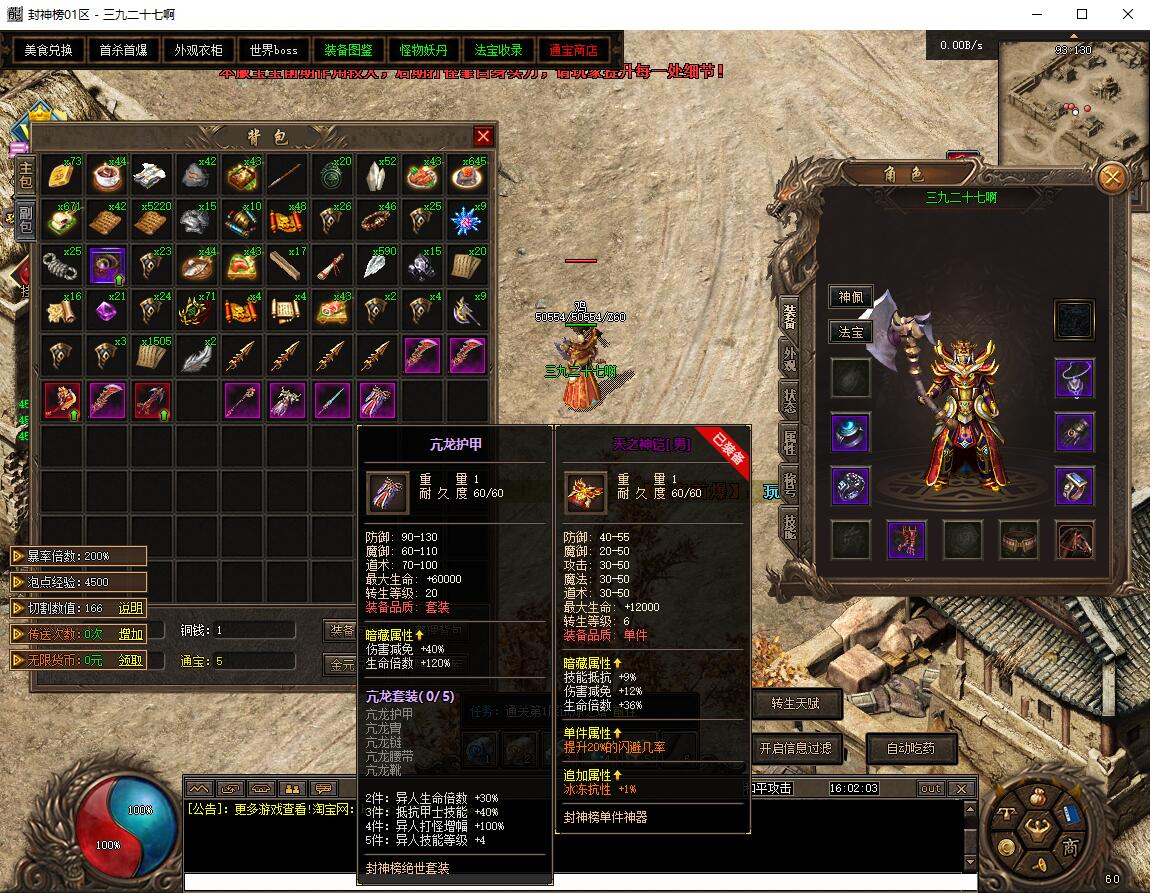The width and height of the screenshot is (1150, 893).
Task: Click the 法宝 button in character panel
Action: click(x=851, y=332)
